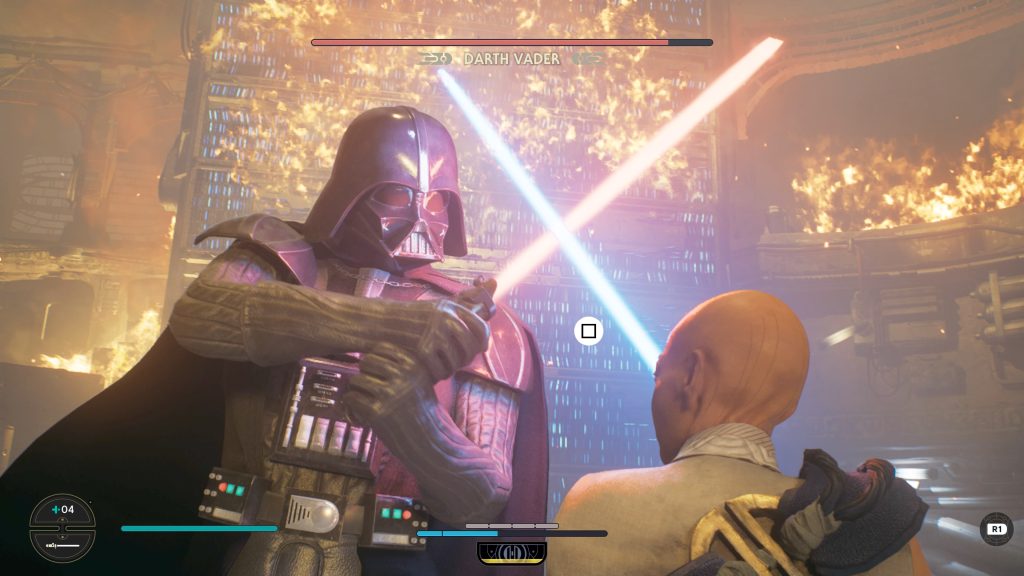1024x576 pixels.
Task: Select the stim canister heal icon
Action: 62,511
